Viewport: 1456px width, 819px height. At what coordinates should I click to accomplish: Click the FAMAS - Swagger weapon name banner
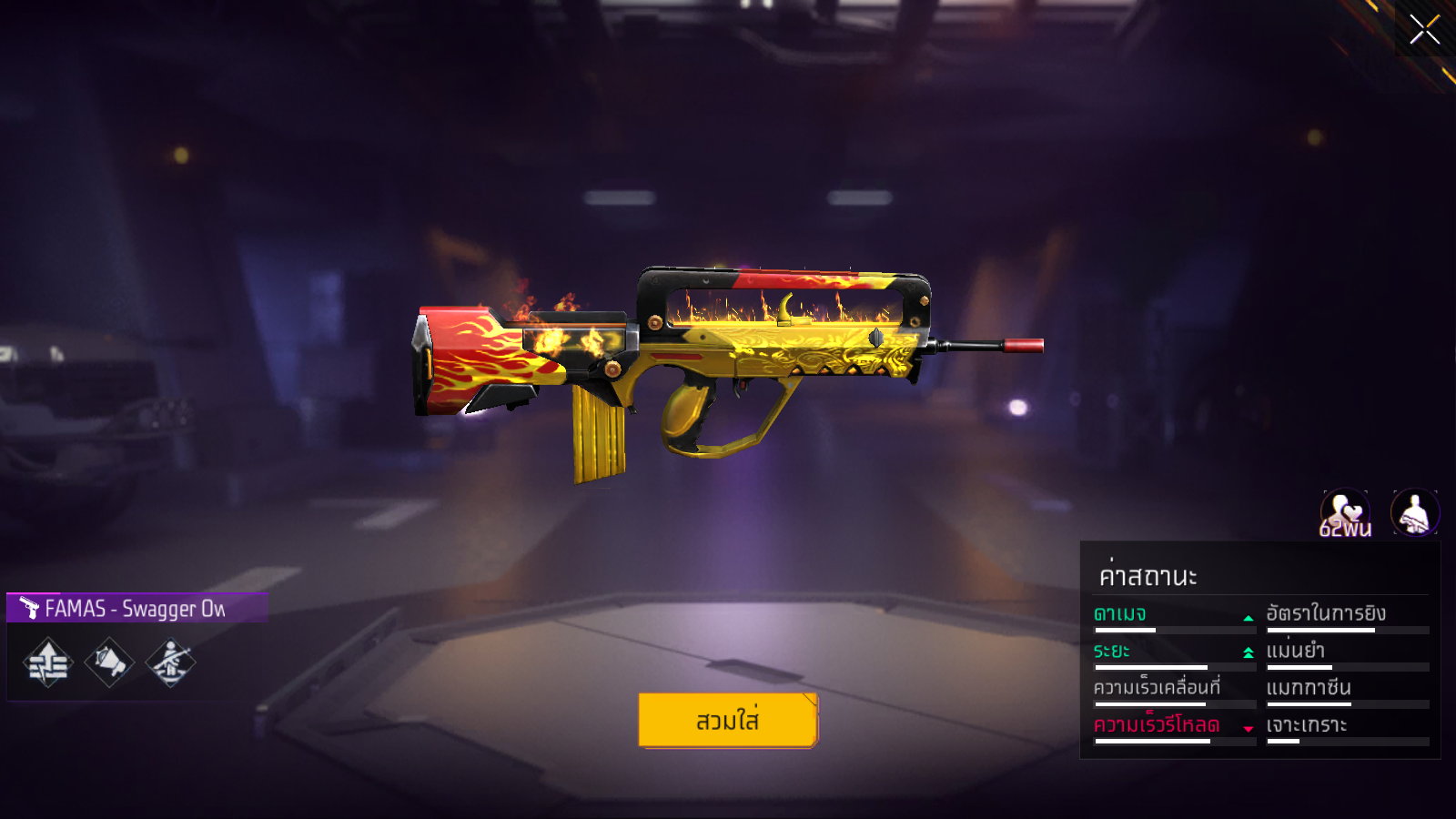click(136, 608)
